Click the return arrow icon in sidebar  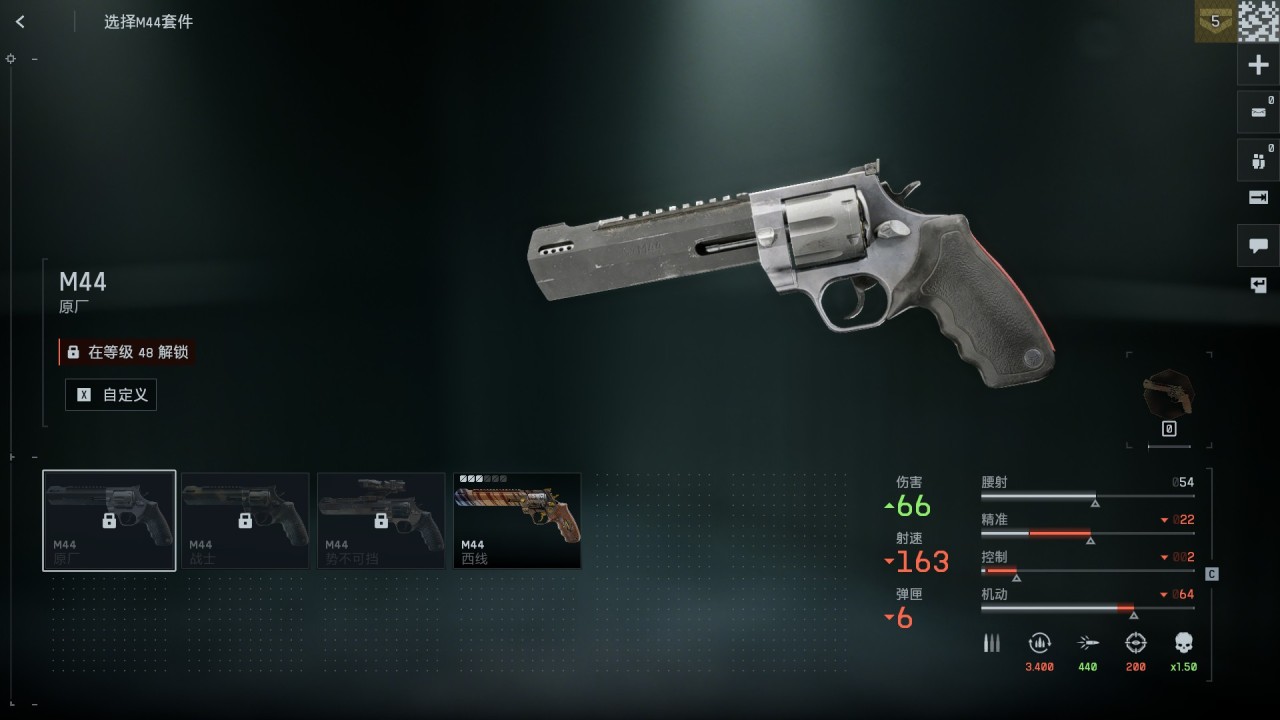click(x=1259, y=286)
